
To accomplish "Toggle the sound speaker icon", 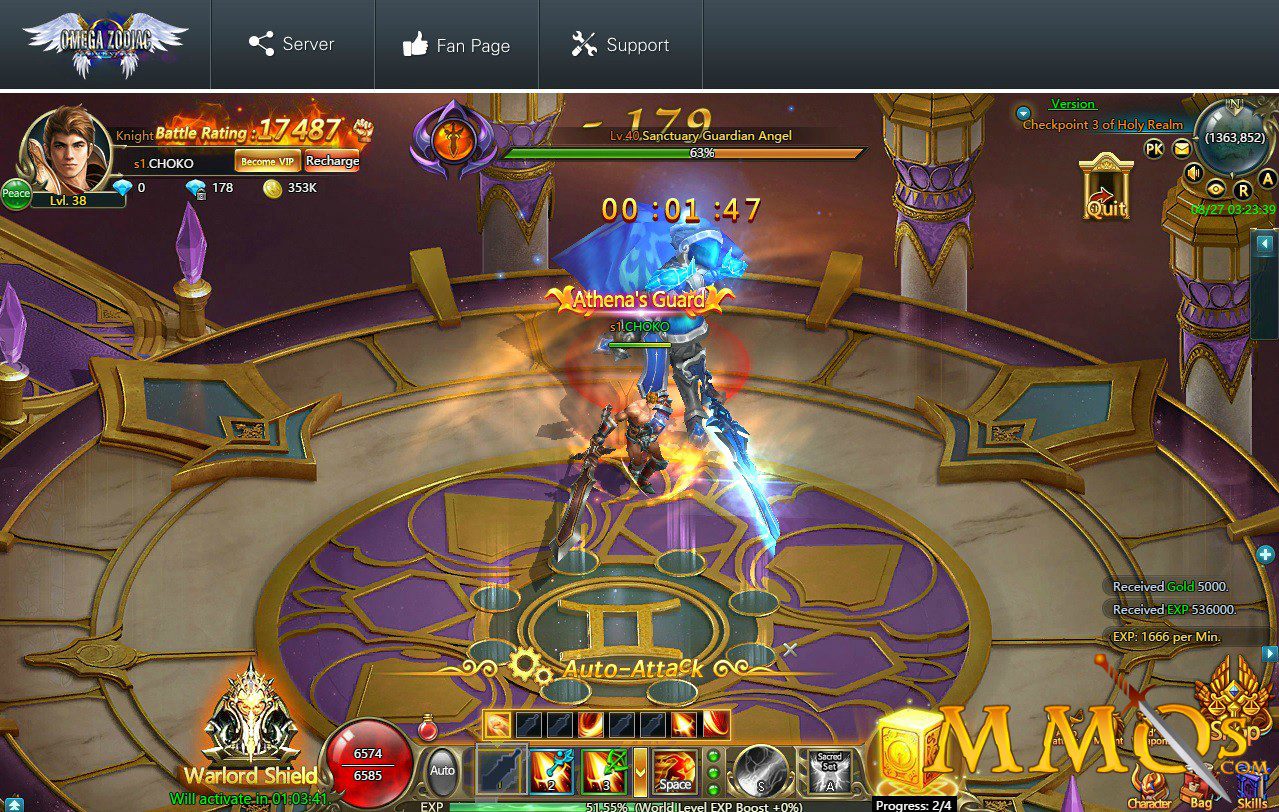I will [1193, 173].
